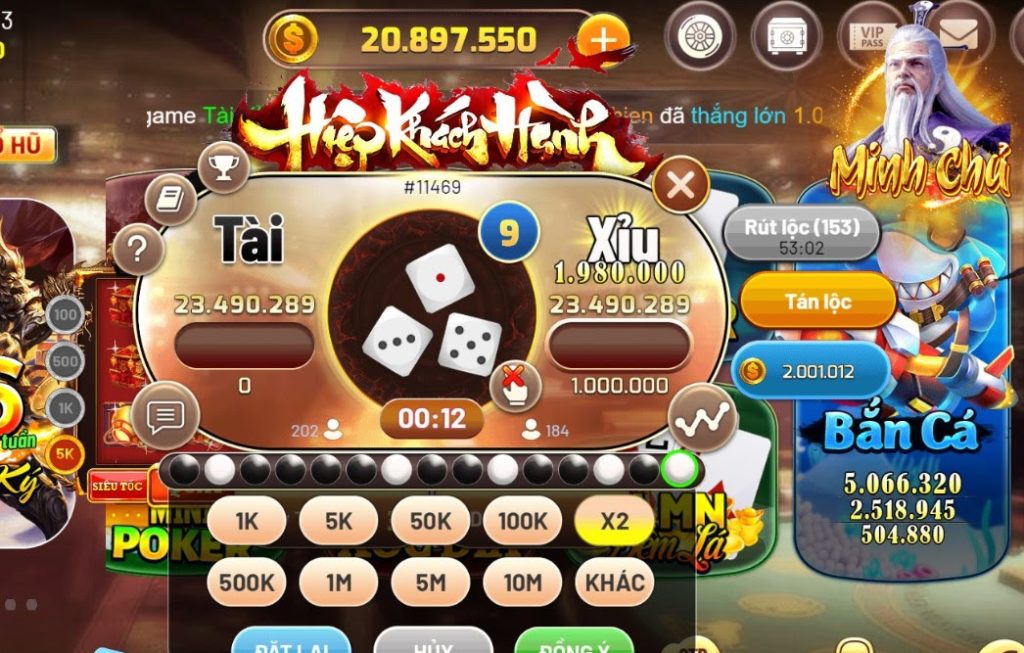
Task: Click the Tán lộc orange button
Action: [817, 301]
